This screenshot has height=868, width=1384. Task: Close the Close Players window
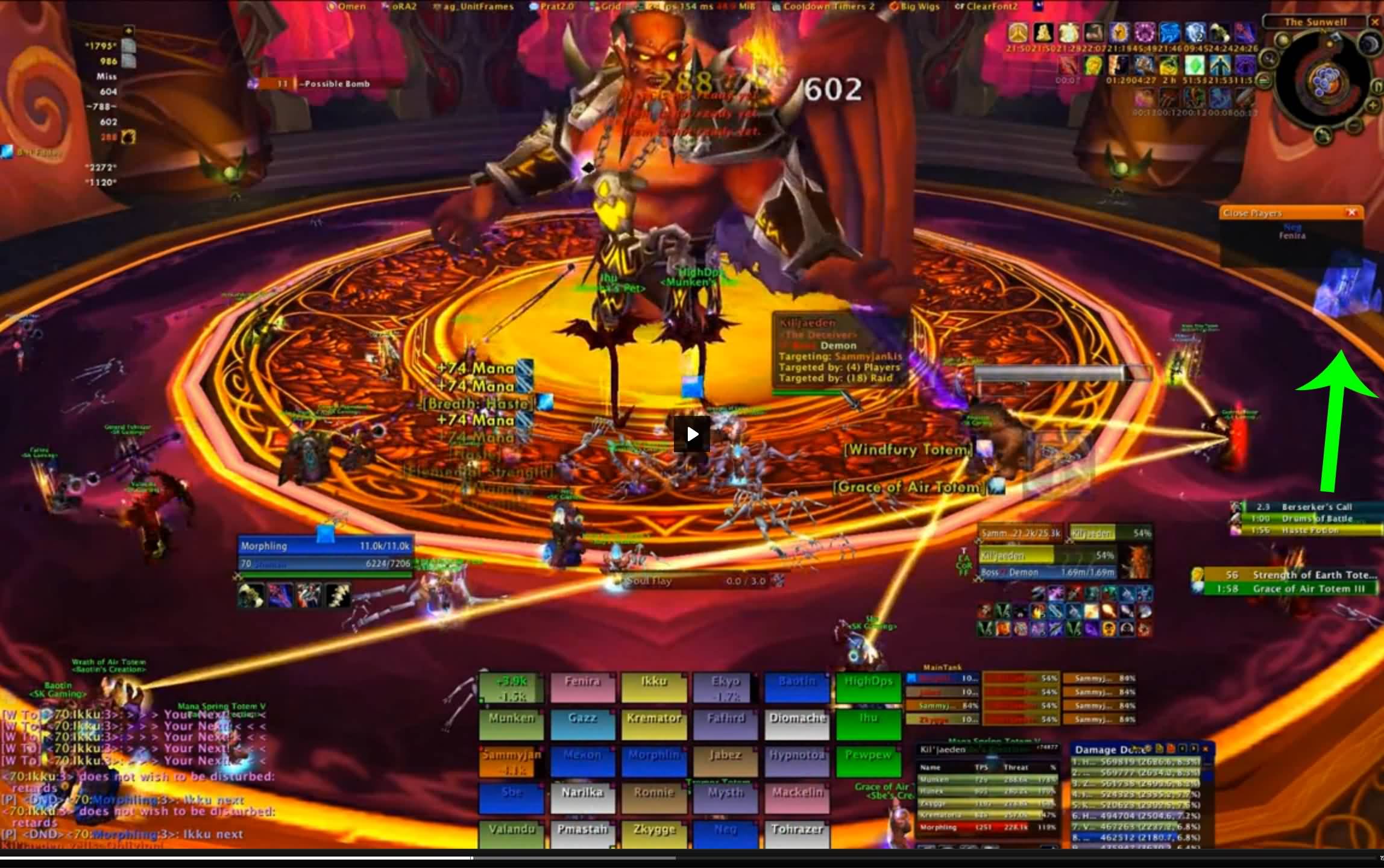(1351, 212)
